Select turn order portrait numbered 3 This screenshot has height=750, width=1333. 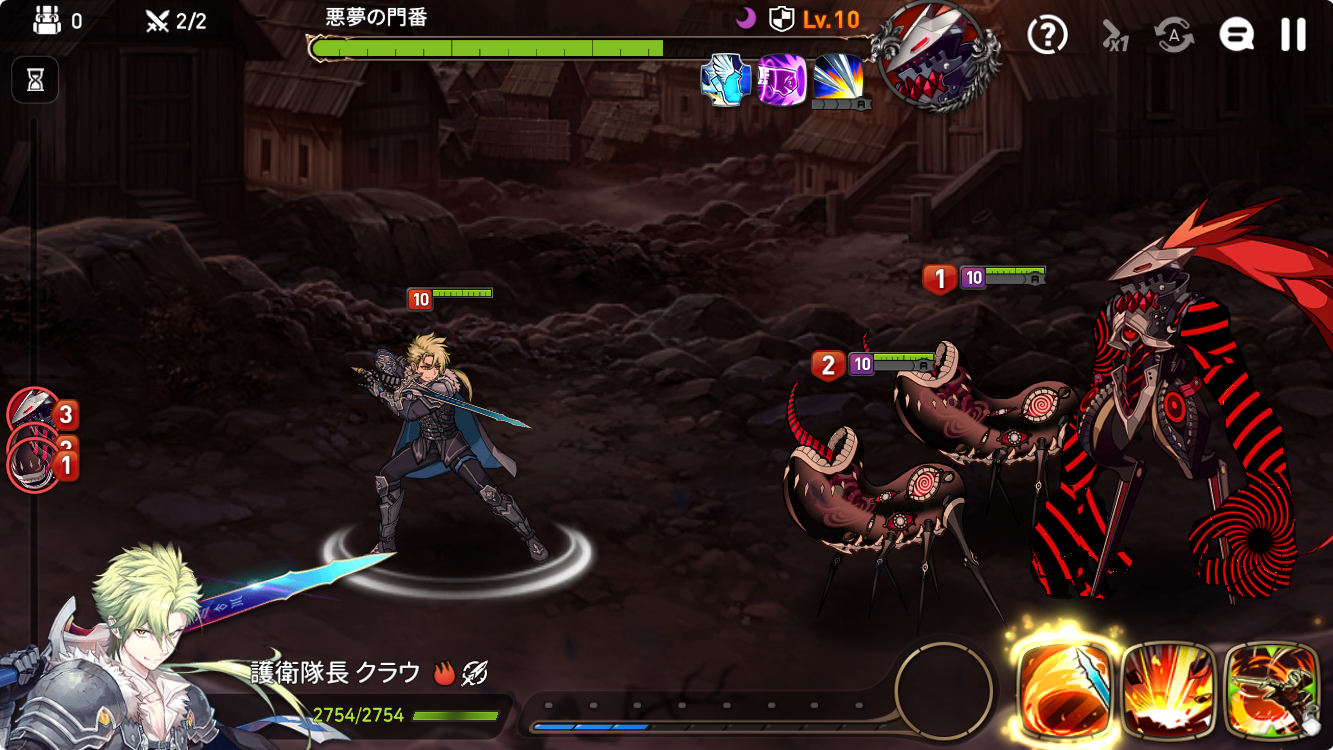point(34,410)
